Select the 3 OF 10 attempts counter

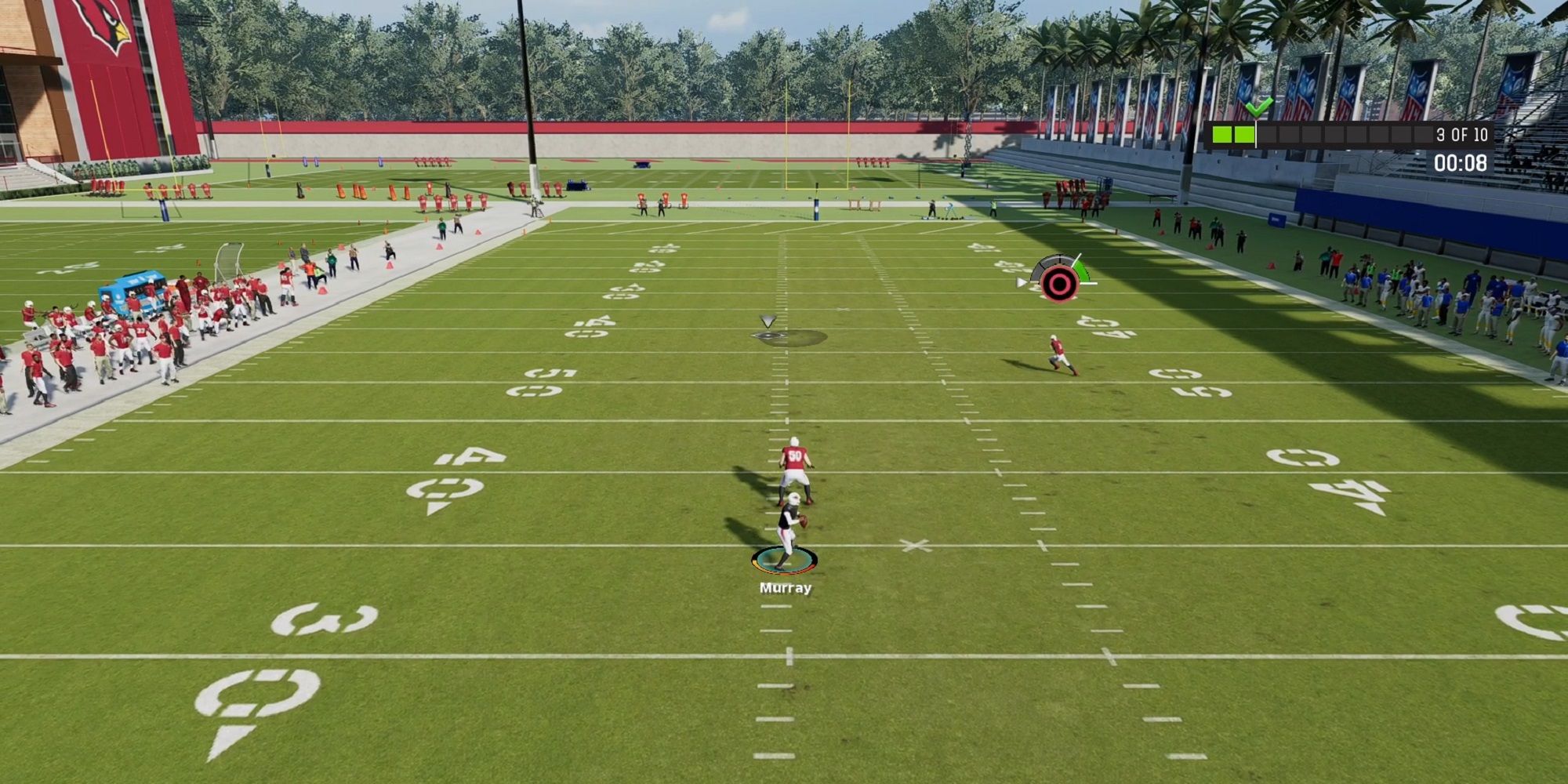pos(1462,135)
